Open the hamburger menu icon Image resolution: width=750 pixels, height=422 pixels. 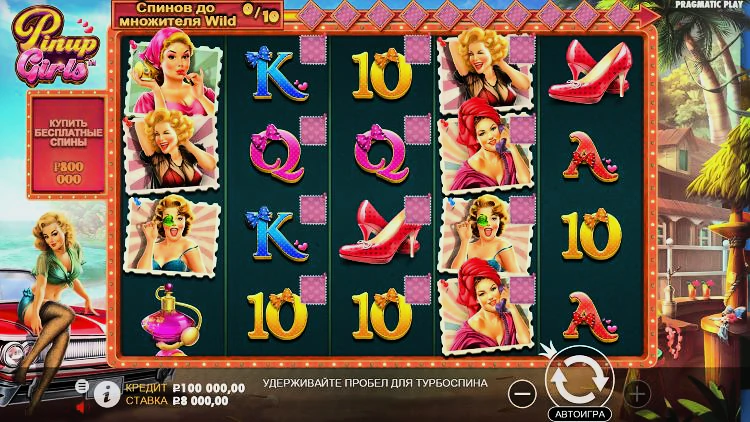pos(81,386)
